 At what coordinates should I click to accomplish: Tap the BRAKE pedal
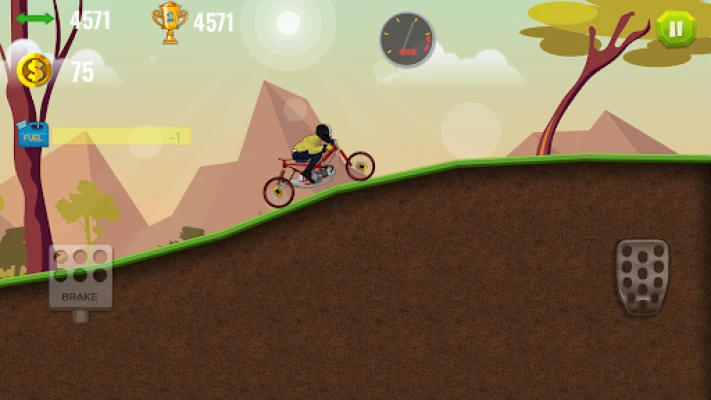[80, 277]
